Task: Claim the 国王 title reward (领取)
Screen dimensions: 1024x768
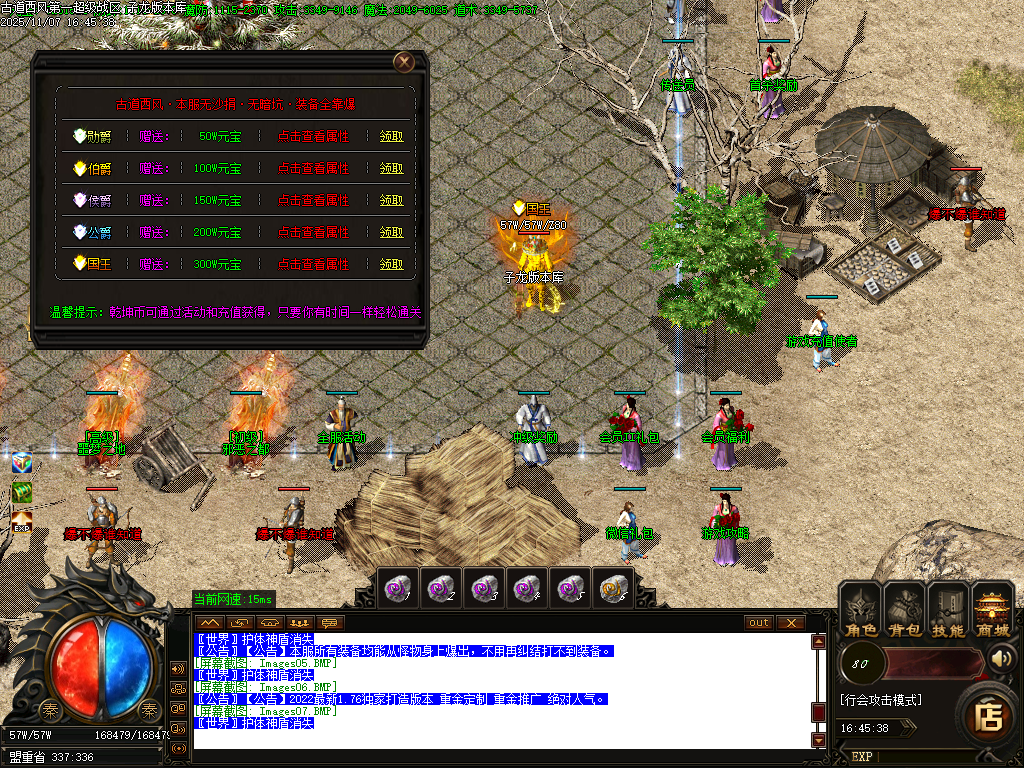Action: coord(392,264)
